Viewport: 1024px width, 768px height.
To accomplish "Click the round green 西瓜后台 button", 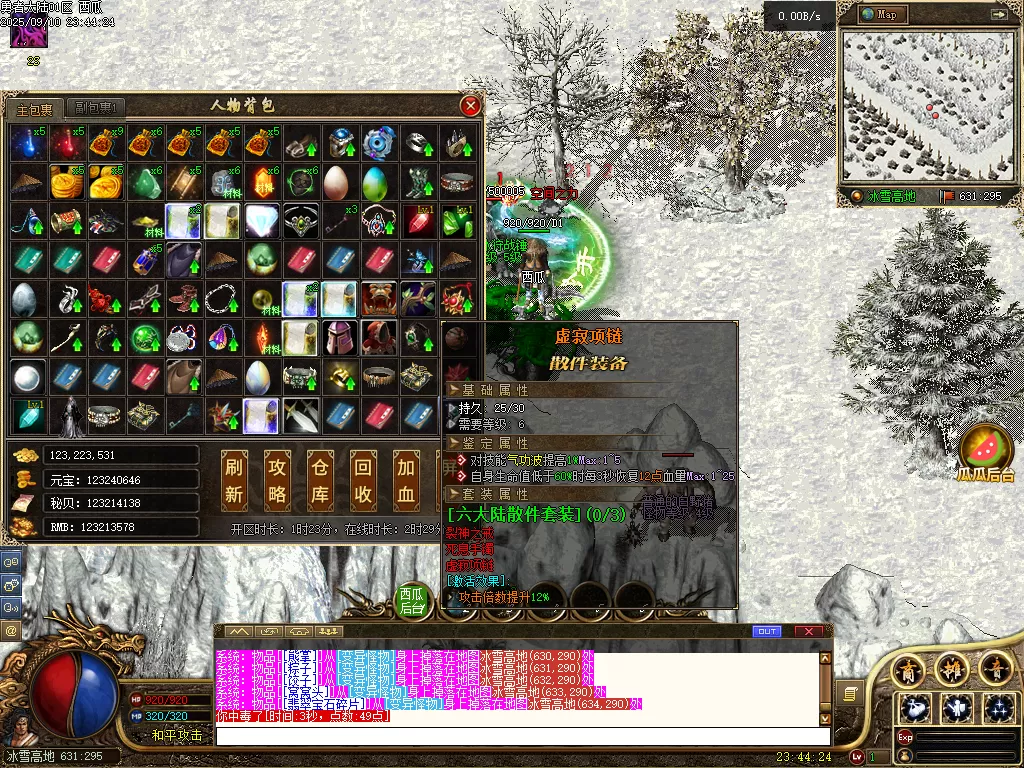I will 412,598.
